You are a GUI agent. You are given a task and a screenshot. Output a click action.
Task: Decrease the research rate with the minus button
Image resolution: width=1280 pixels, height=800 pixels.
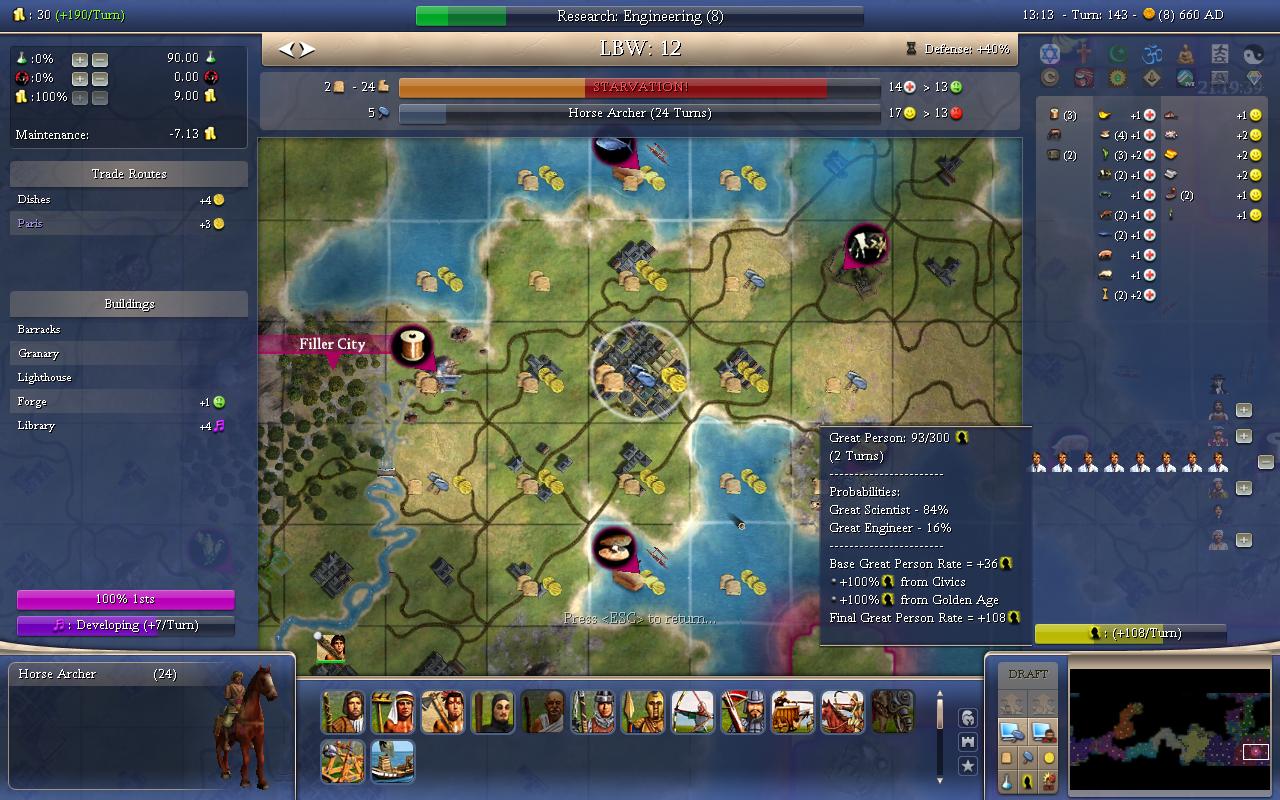coord(100,59)
